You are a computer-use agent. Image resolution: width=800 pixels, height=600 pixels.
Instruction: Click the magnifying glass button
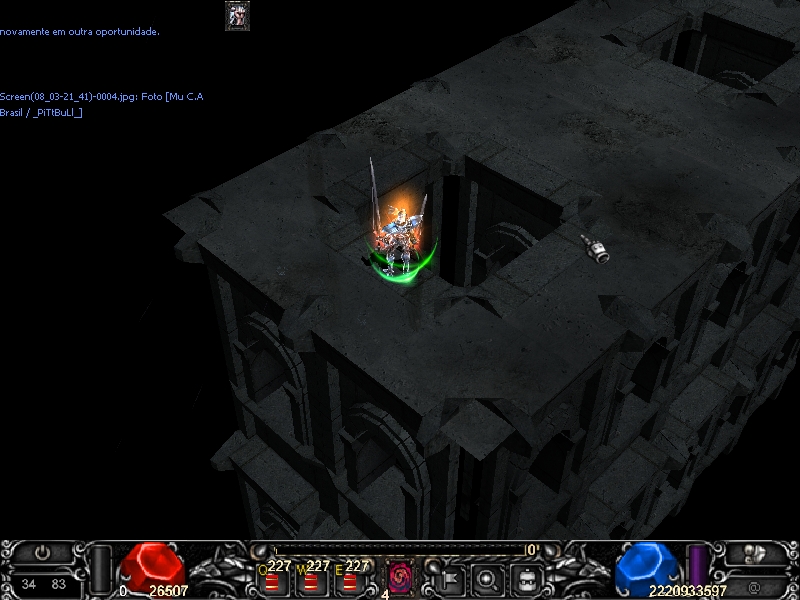[487, 577]
